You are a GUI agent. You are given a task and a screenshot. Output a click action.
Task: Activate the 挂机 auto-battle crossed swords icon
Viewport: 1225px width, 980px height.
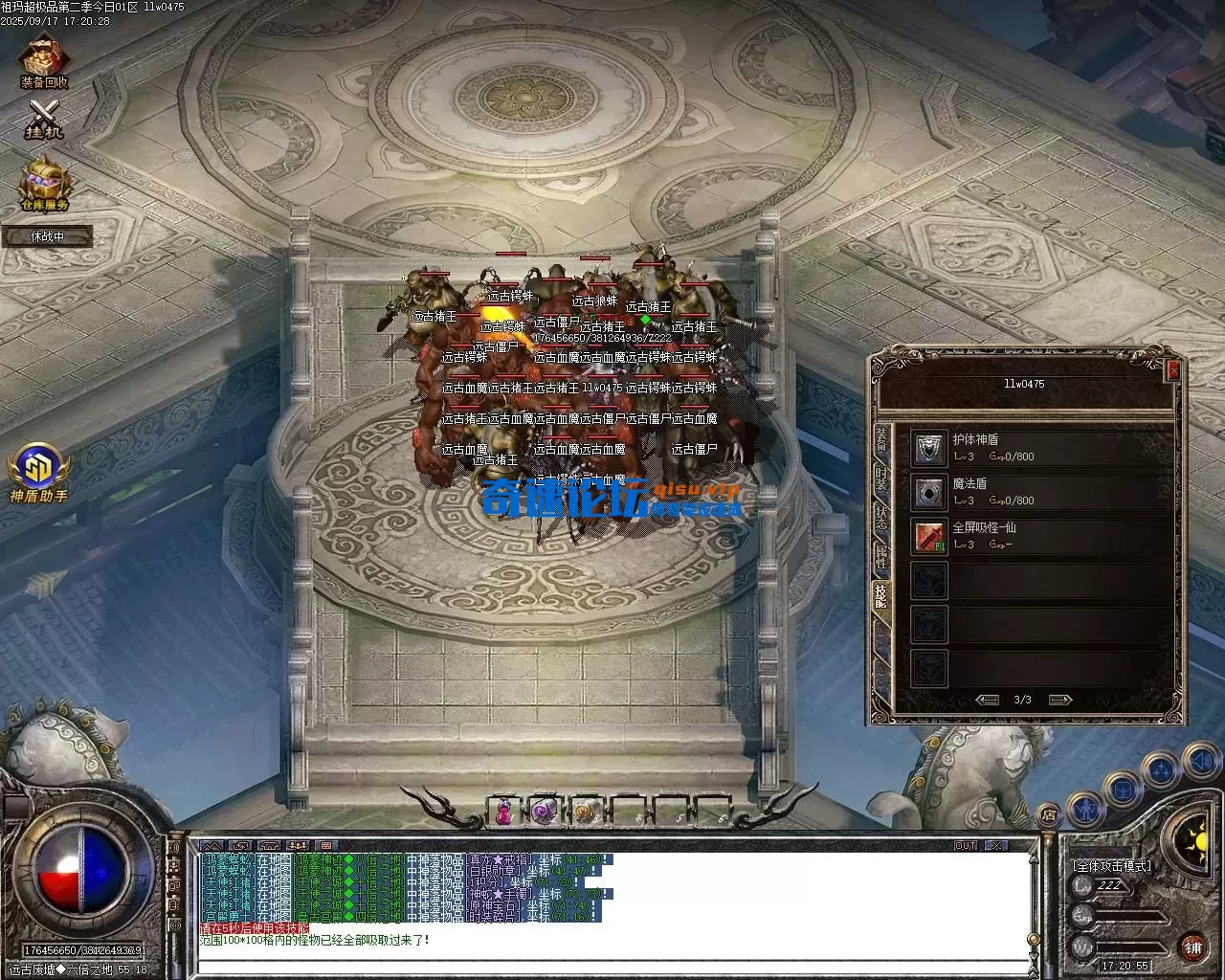tap(44, 119)
